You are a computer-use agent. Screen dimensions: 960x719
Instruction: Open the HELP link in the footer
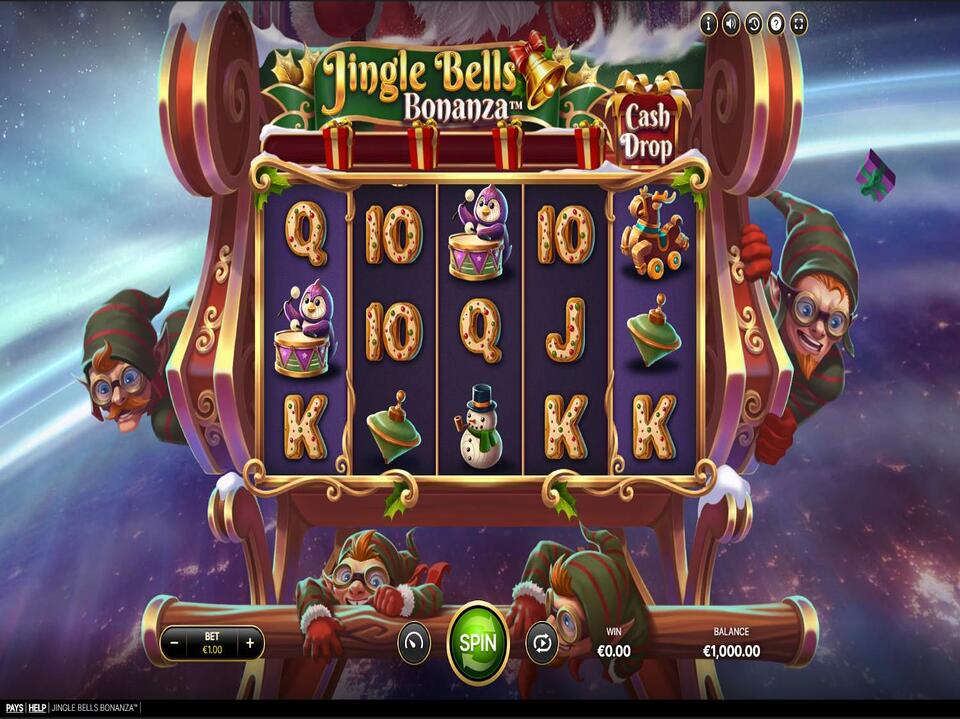click(37, 708)
